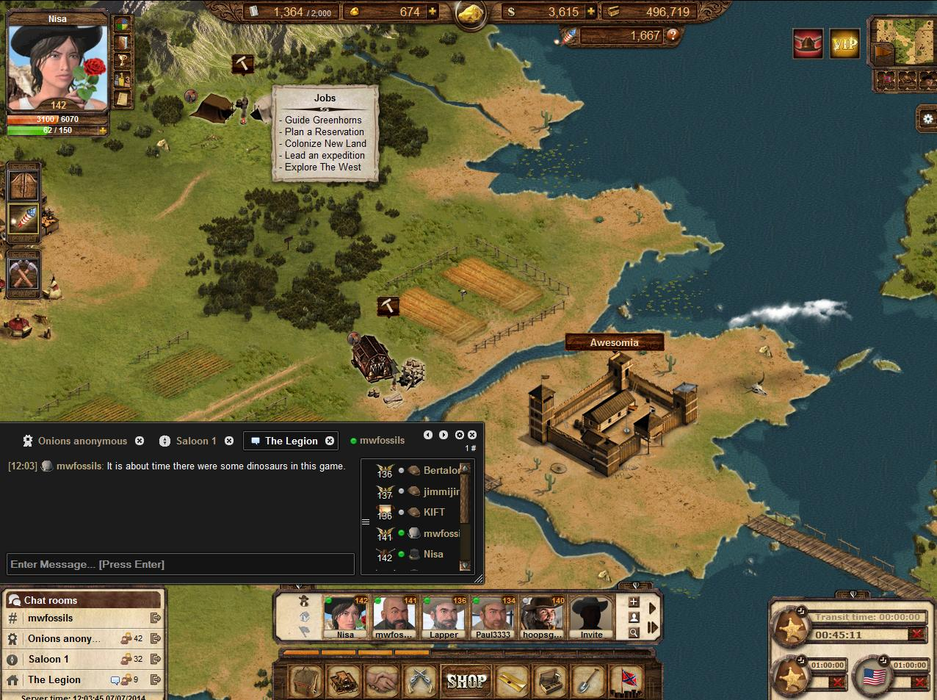Close The Legion chat tab
Image resolution: width=937 pixels, height=700 pixels.
(330, 441)
